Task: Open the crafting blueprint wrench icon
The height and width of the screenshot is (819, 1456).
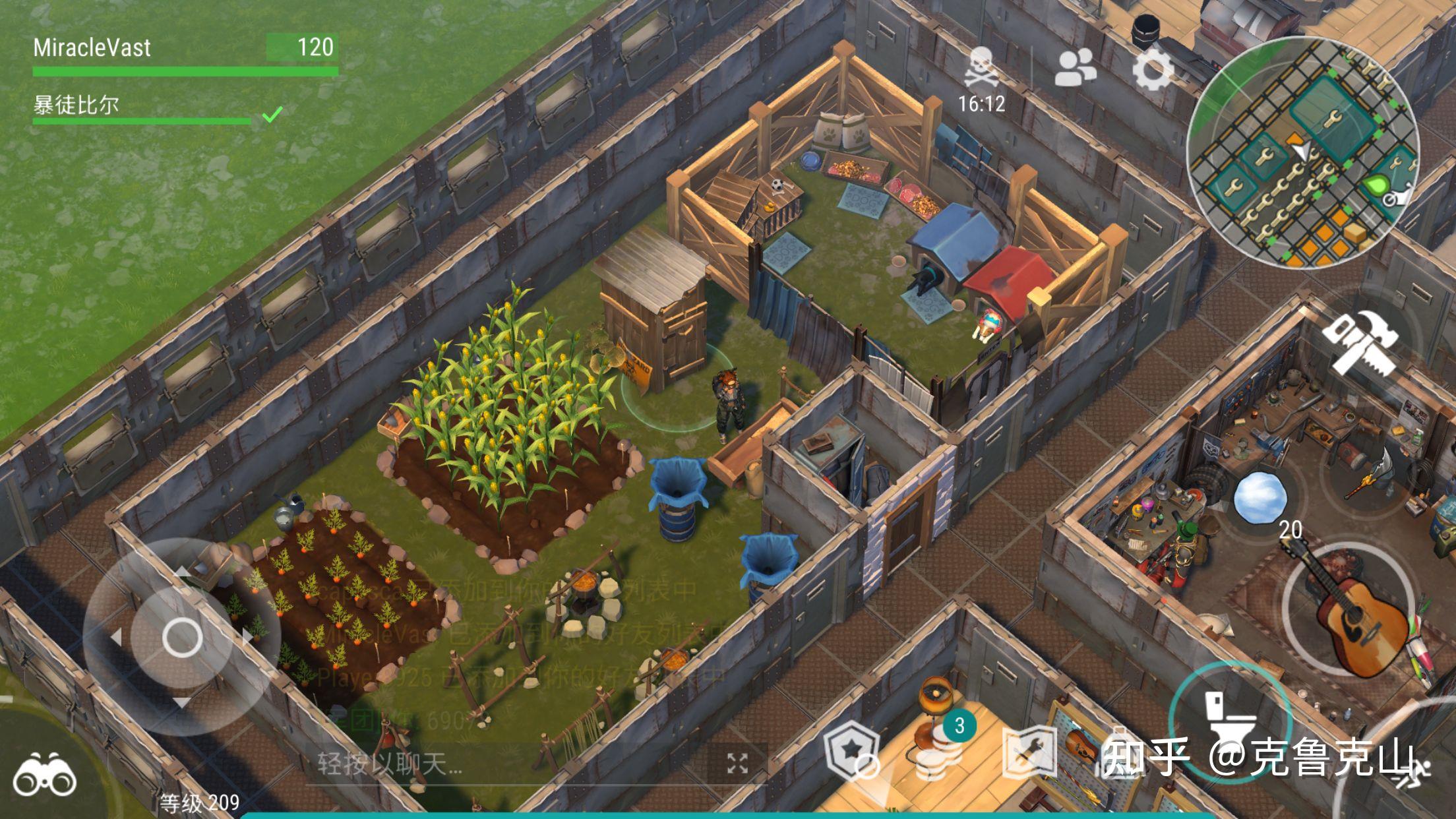Action: pyautogui.click(x=1029, y=752)
